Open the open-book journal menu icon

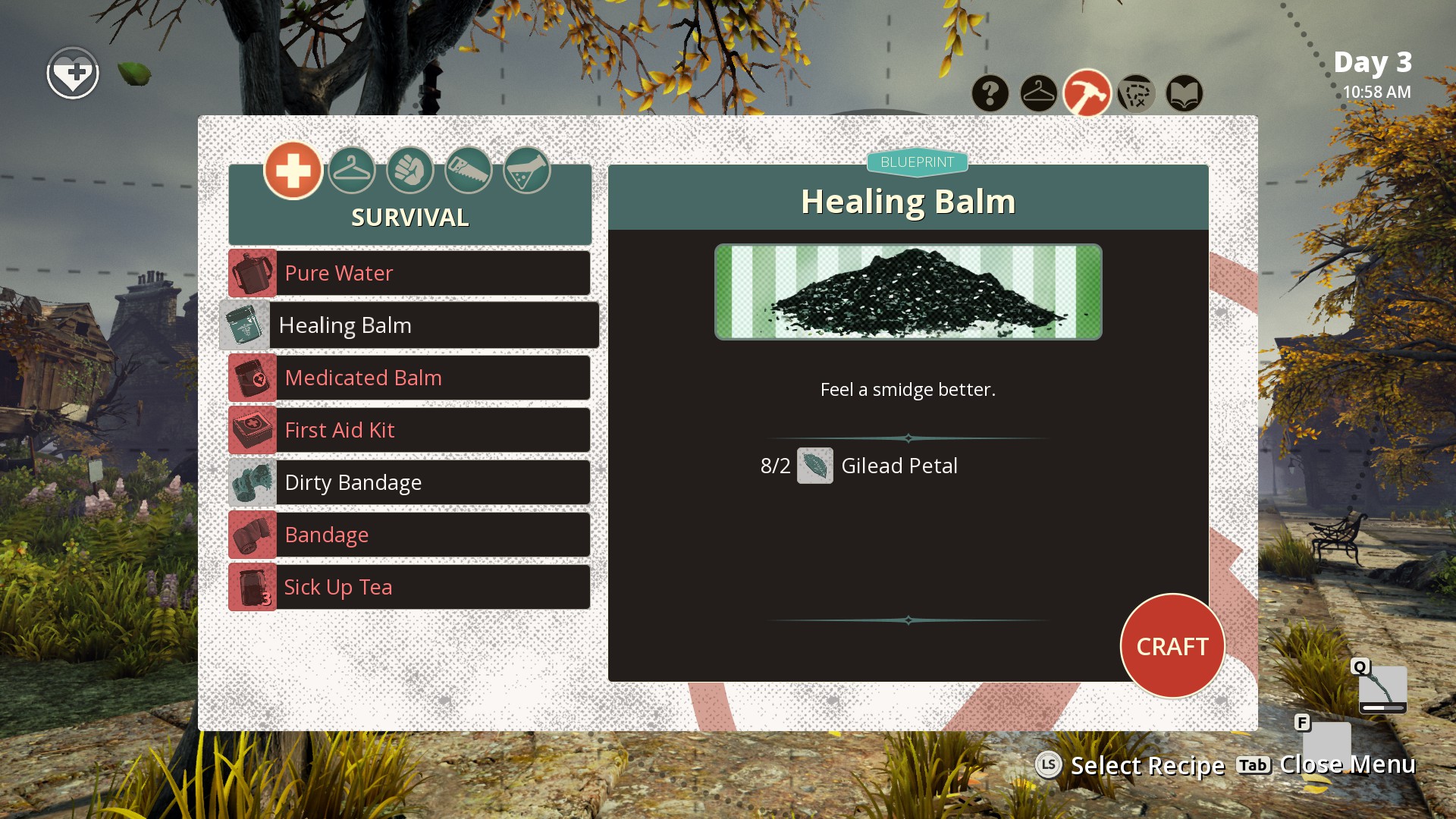(x=1185, y=94)
